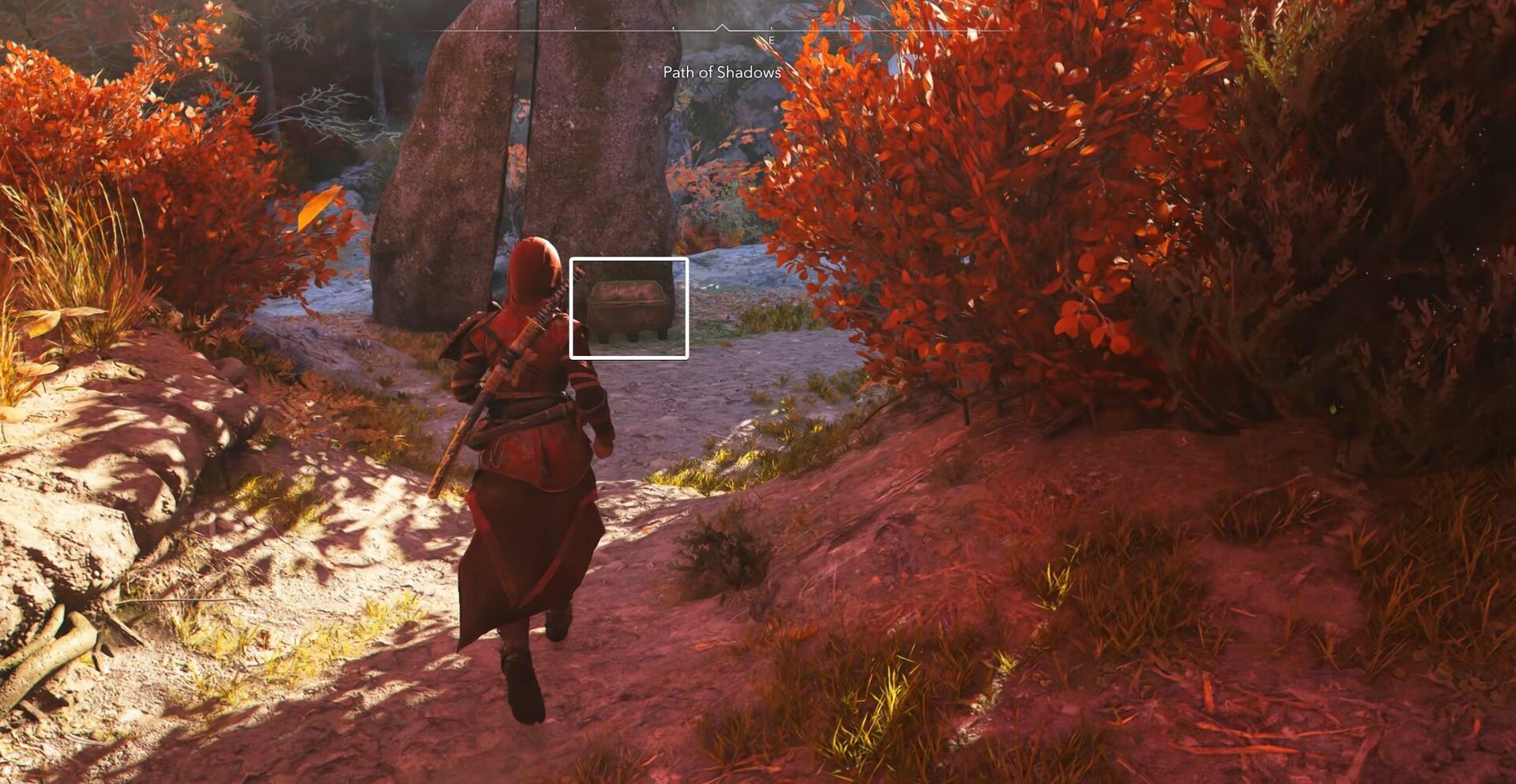Click the compass tick mark left of center
Screen dimensions: 1516x784
click(675, 27)
